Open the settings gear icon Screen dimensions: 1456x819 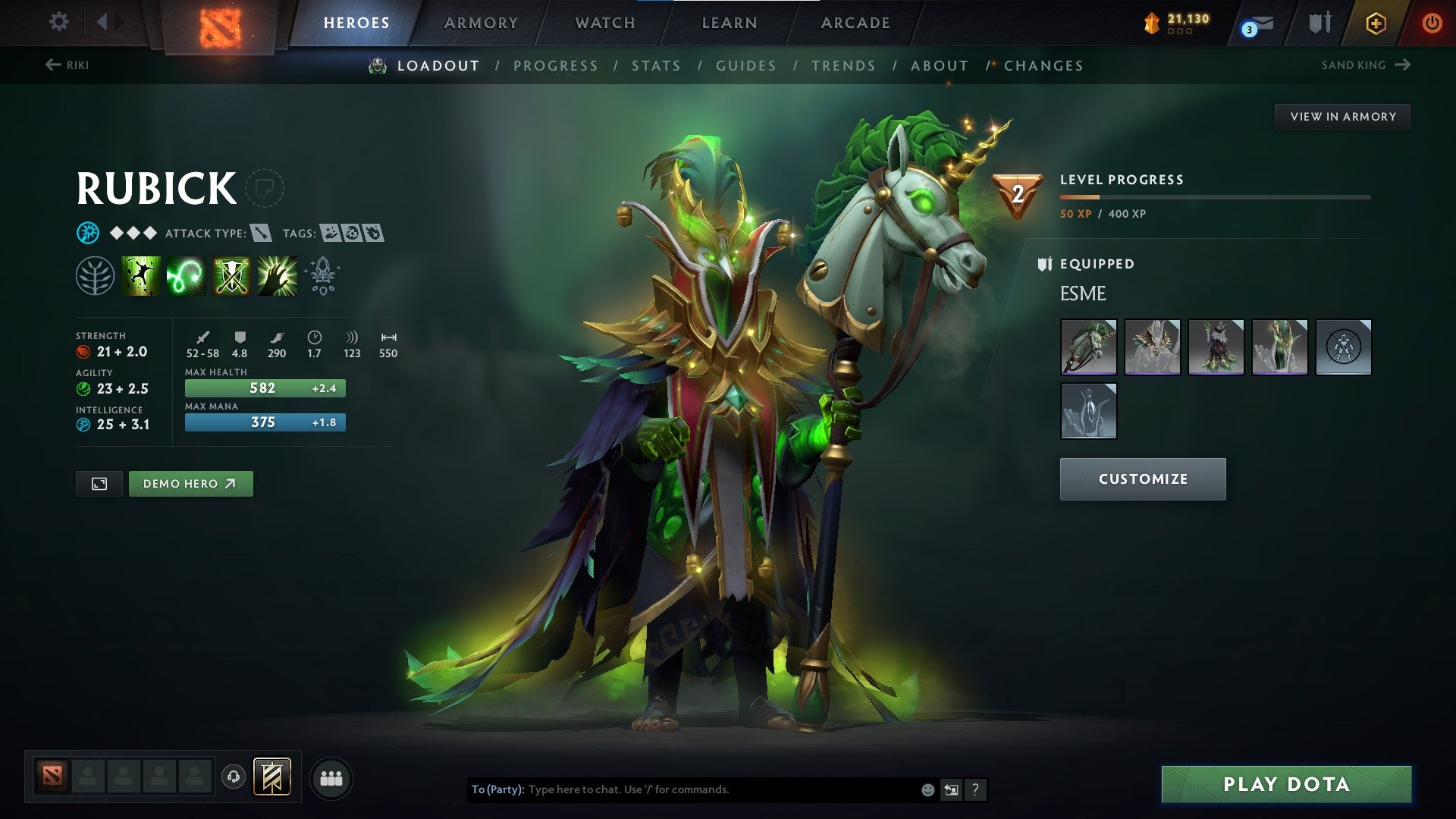59,23
